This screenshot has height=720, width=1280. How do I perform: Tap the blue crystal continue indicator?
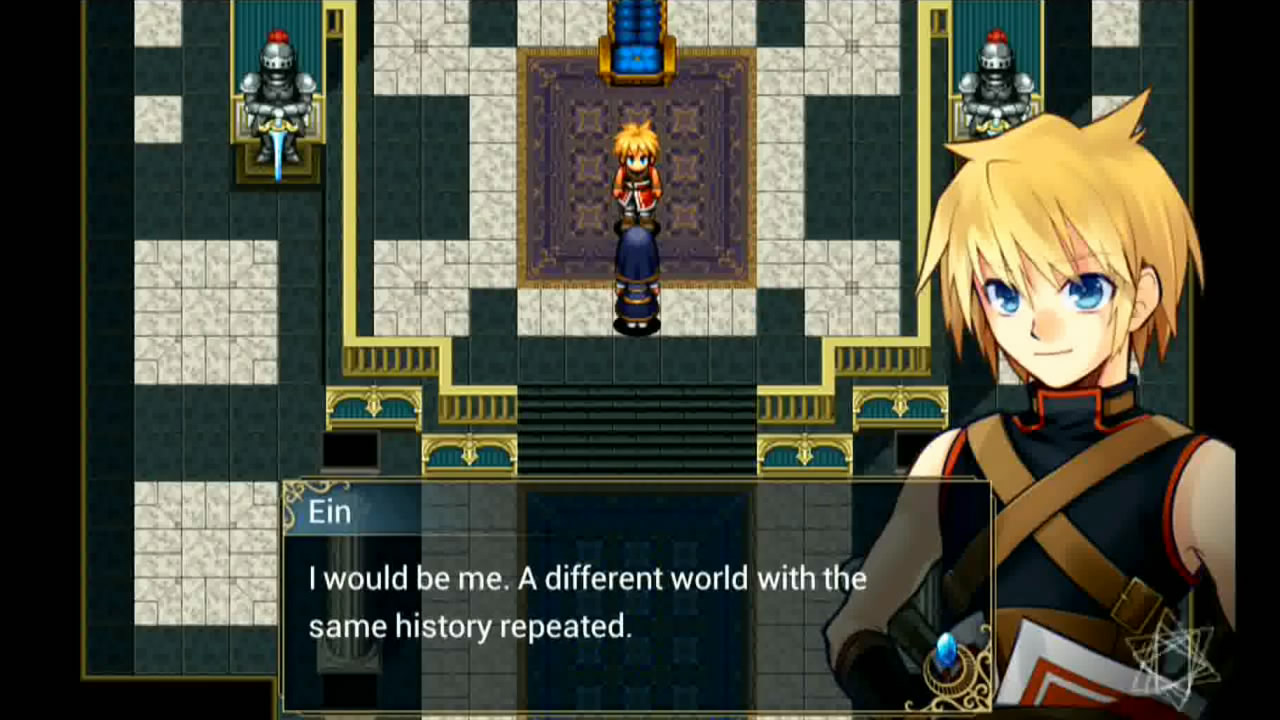pos(946,652)
